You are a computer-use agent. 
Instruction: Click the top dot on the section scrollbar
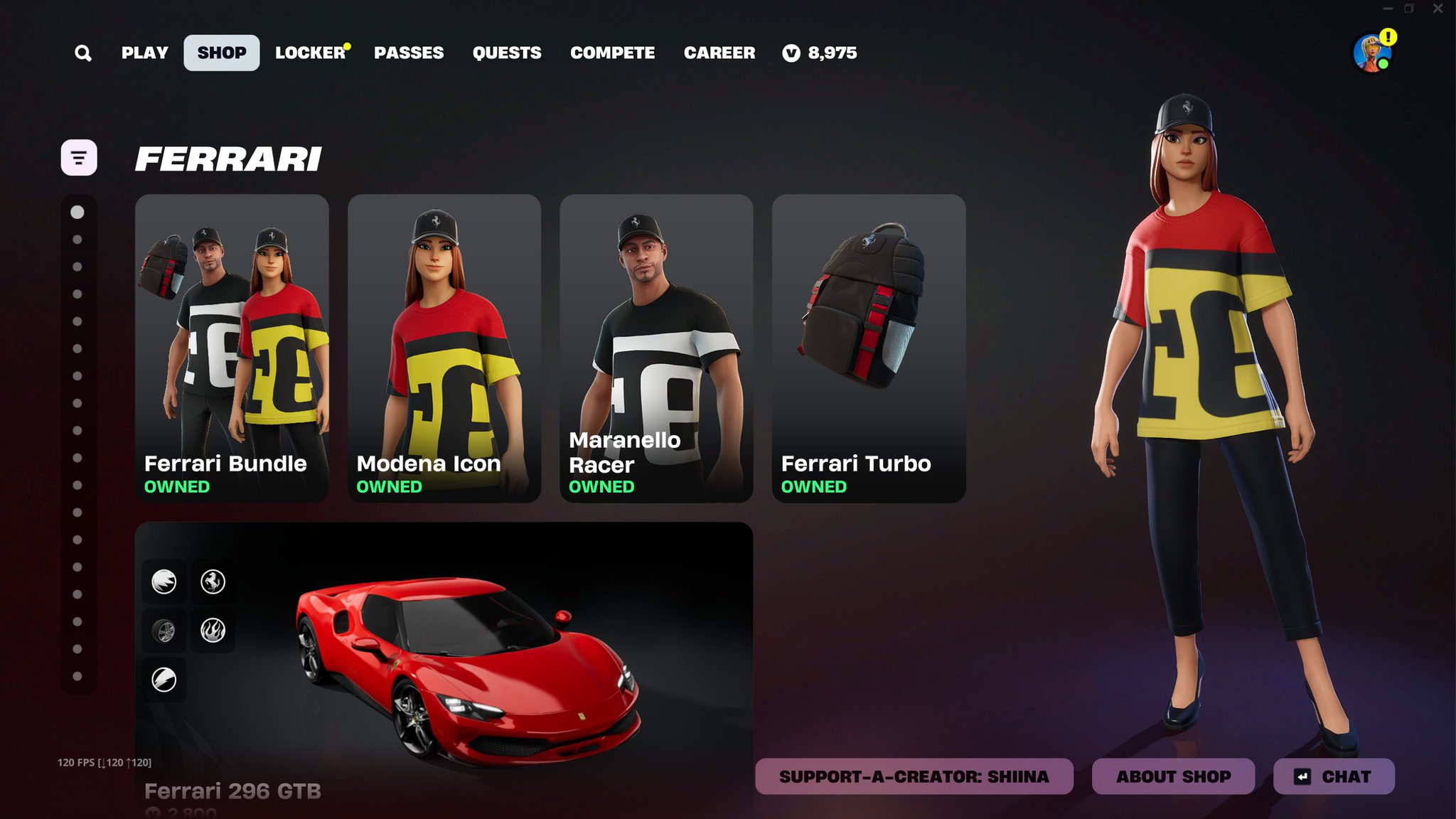[x=77, y=211]
